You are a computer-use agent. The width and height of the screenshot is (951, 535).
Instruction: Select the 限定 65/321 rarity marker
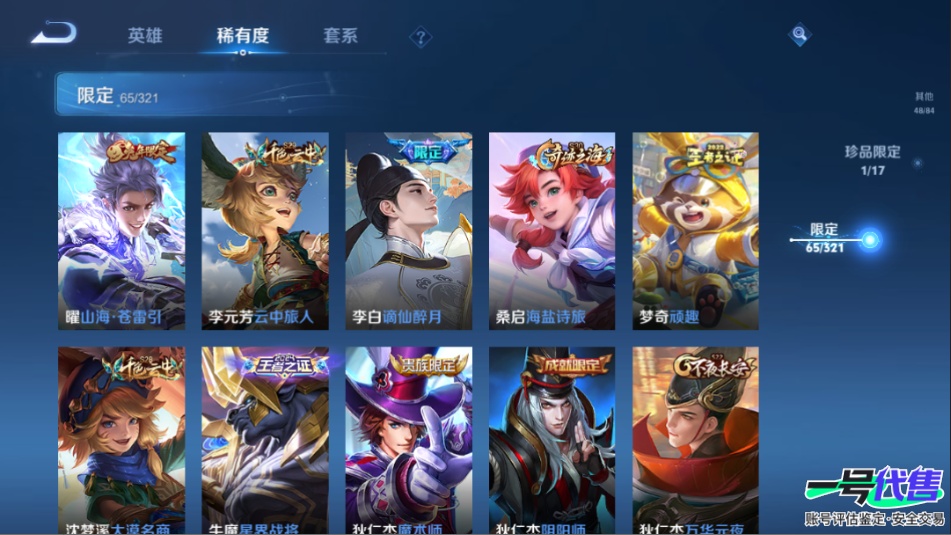869,239
